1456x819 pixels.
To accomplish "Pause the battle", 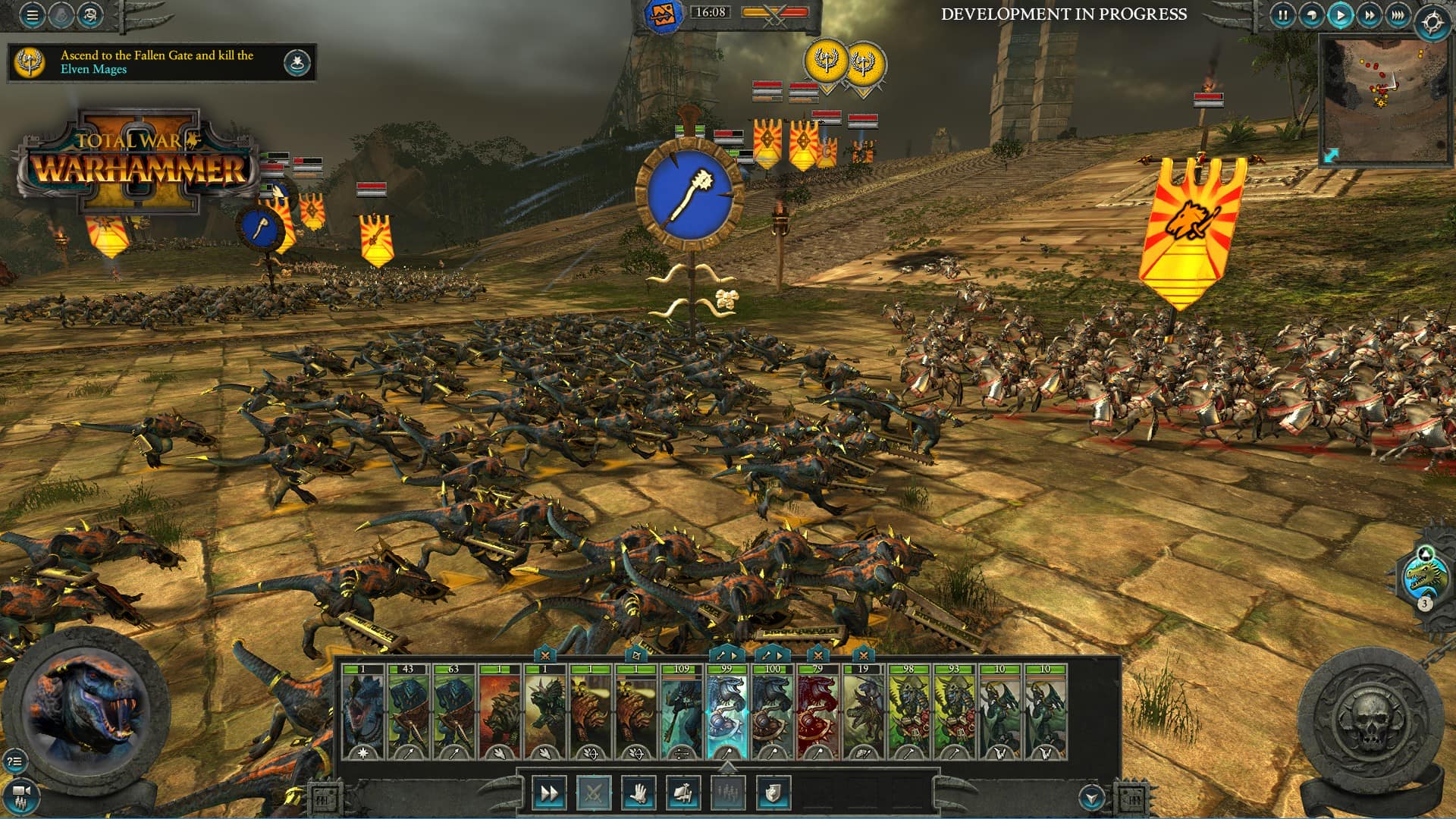I will click(1282, 15).
